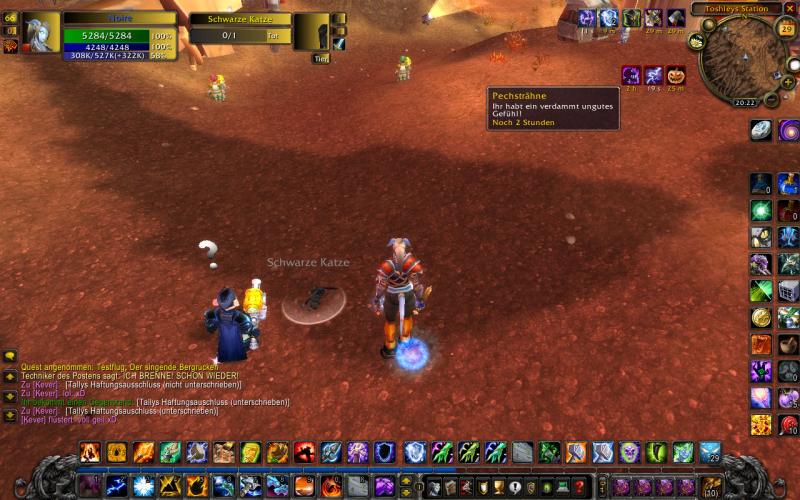Close the Toshleys Station minimap header
Screen dimensions: 800x500
tap(789, 8)
